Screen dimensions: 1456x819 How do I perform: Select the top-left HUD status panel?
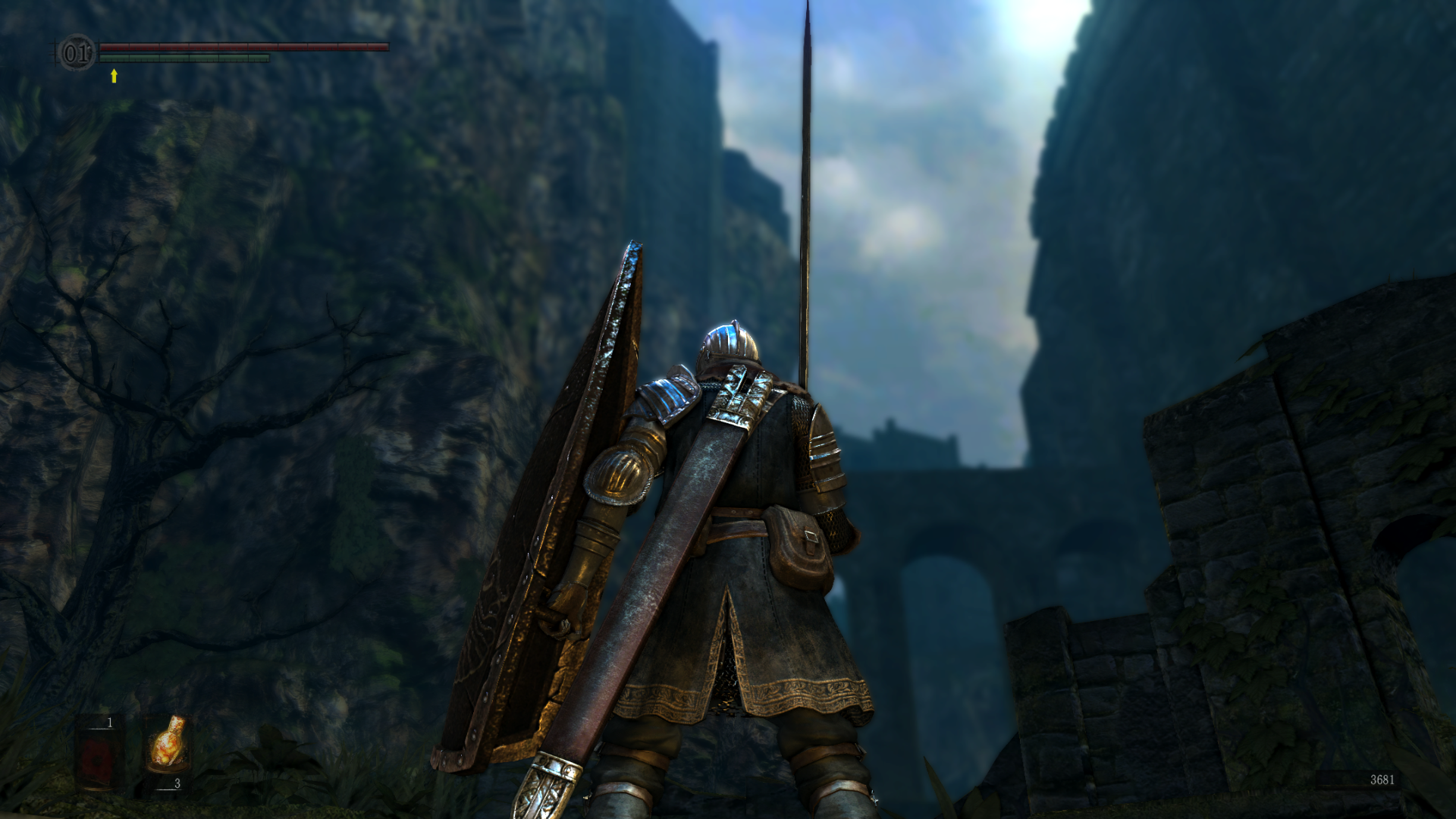coord(220,53)
